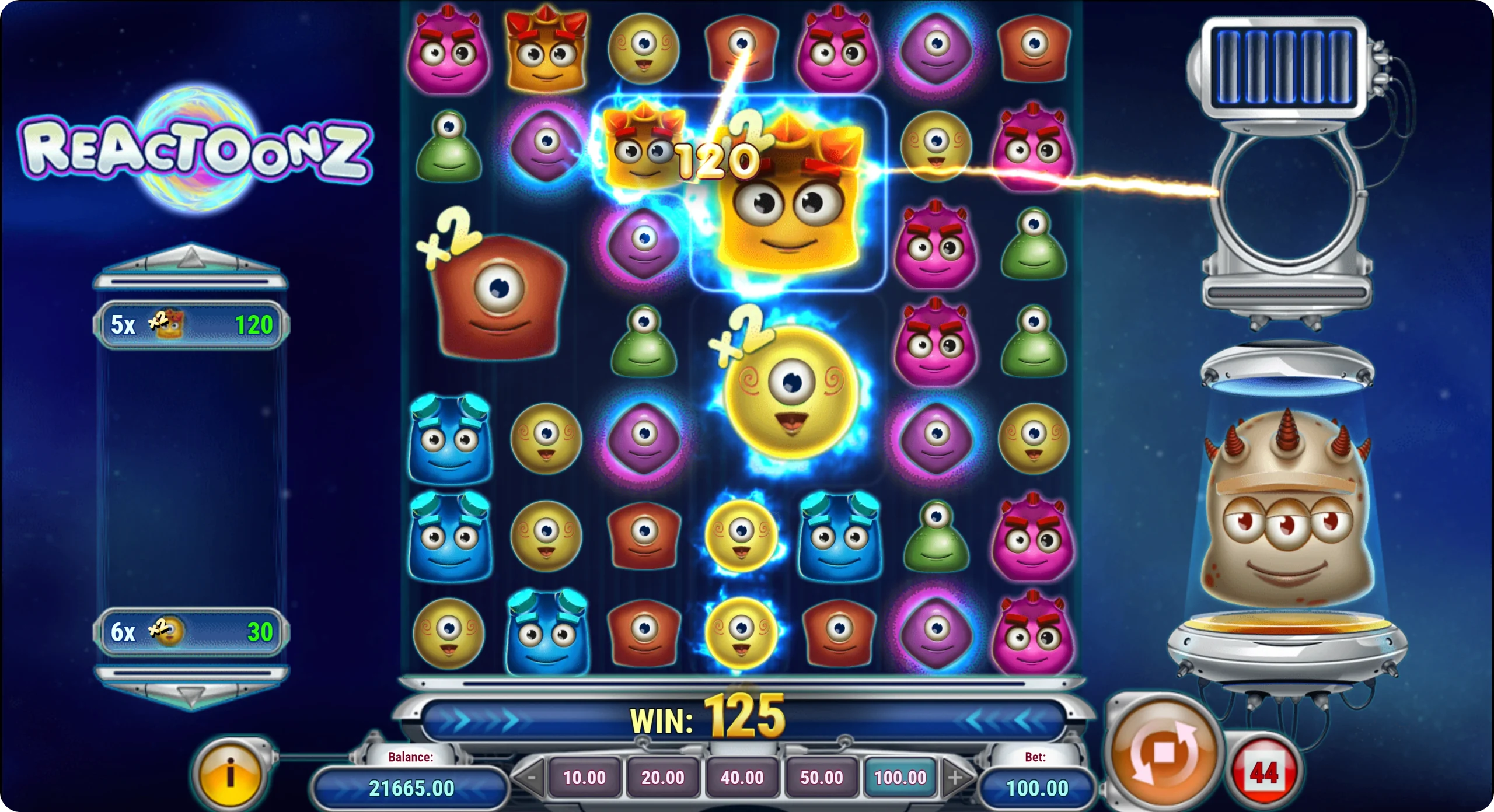Select the 10.00 bet amount
This screenshot has height=812, width=1494.
pos(584,777)
